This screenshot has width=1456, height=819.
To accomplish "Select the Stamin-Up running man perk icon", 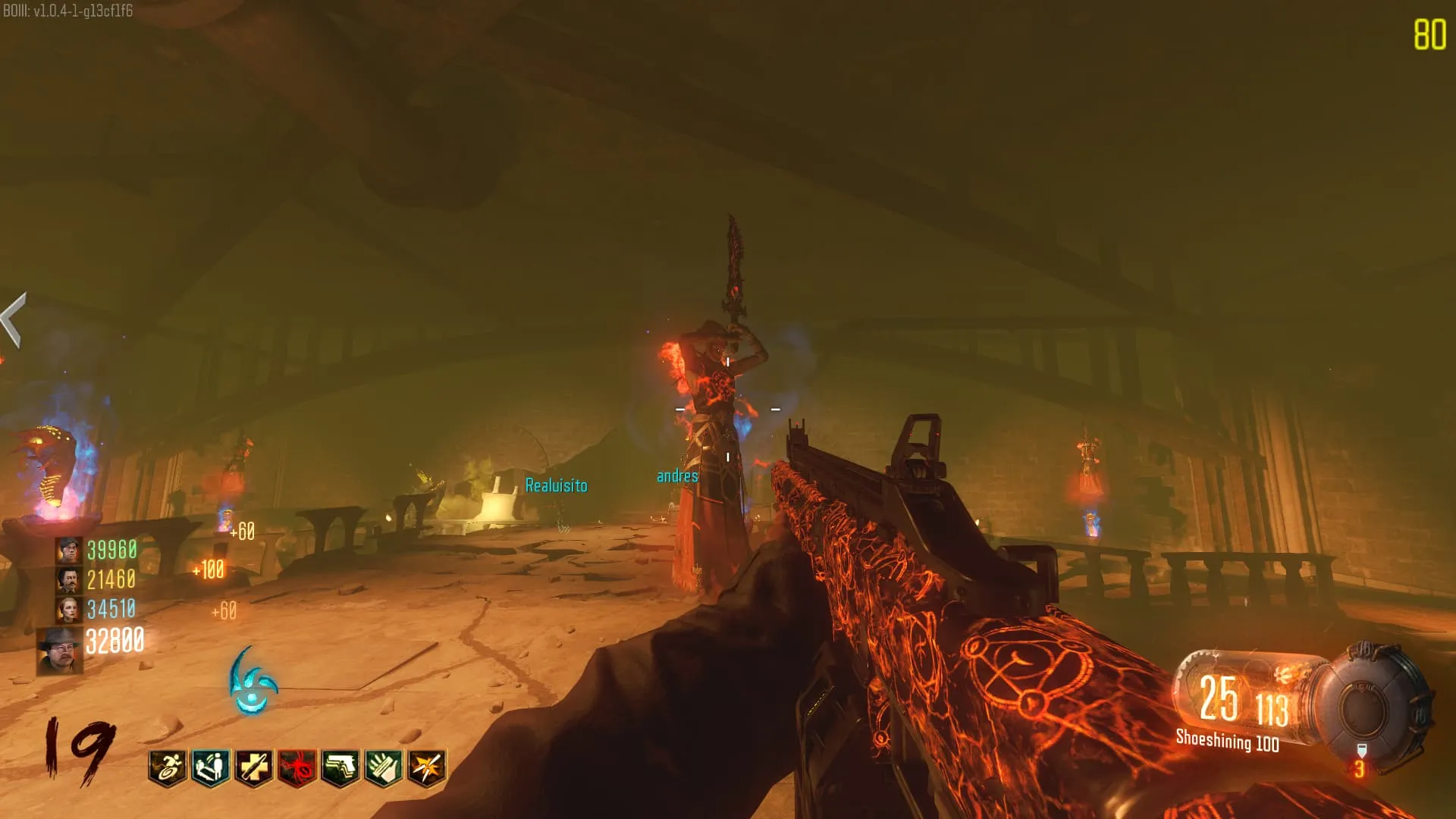I will (x=168, y=767).
